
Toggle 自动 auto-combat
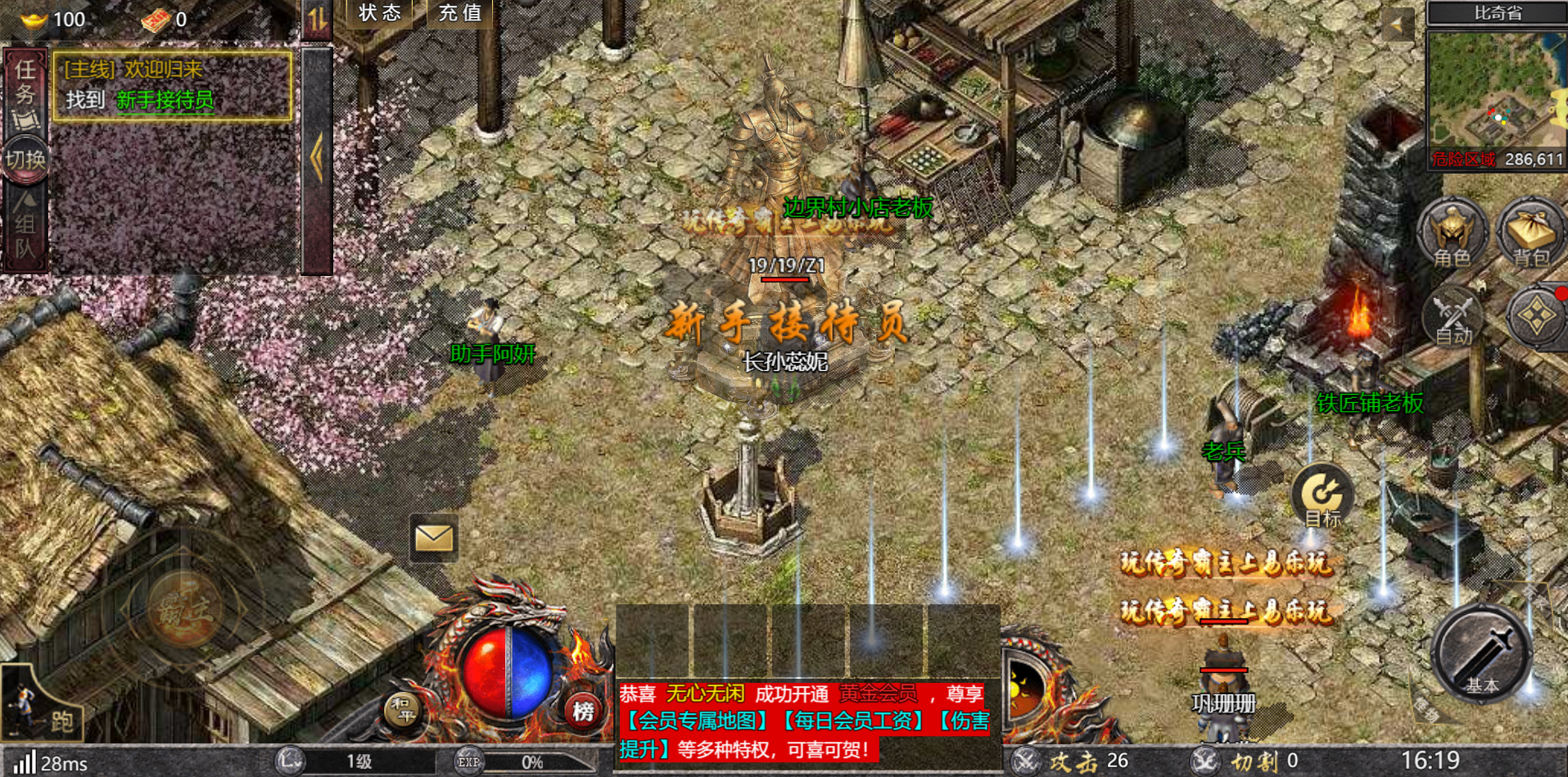pos(1453,318)
